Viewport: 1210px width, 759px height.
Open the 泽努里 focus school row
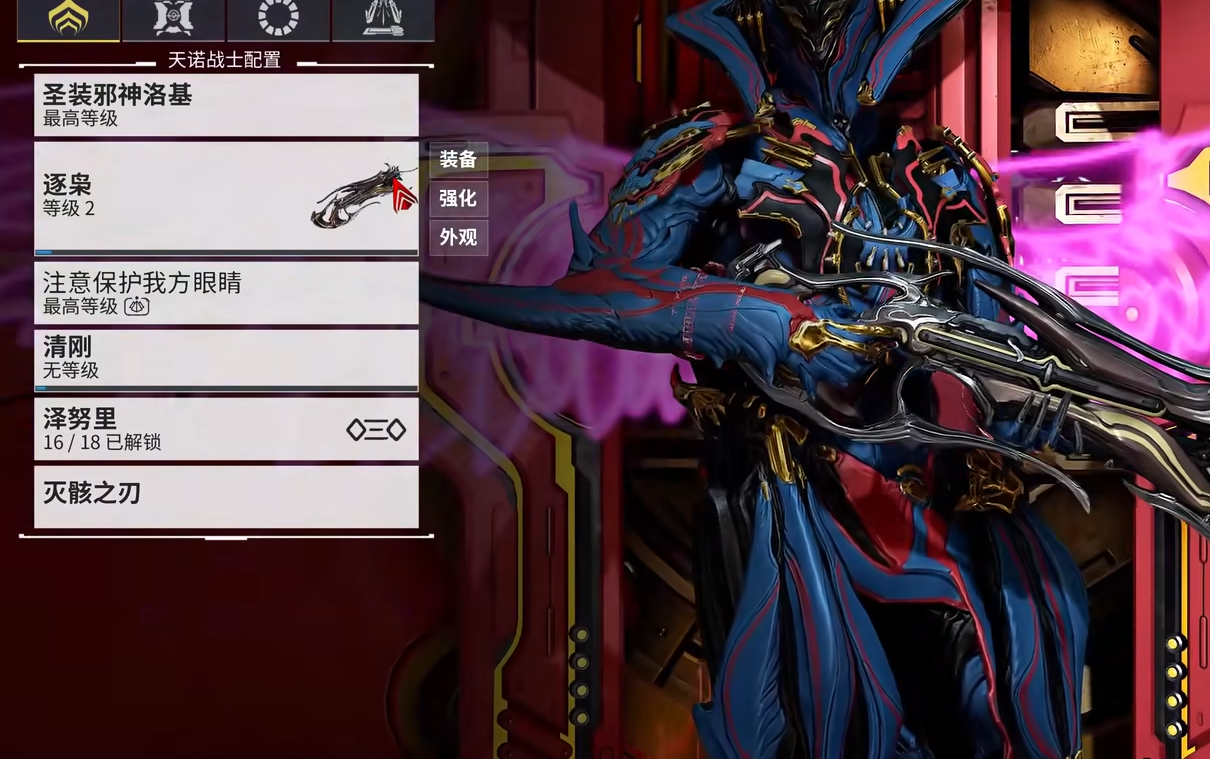(x=226, y=429)
